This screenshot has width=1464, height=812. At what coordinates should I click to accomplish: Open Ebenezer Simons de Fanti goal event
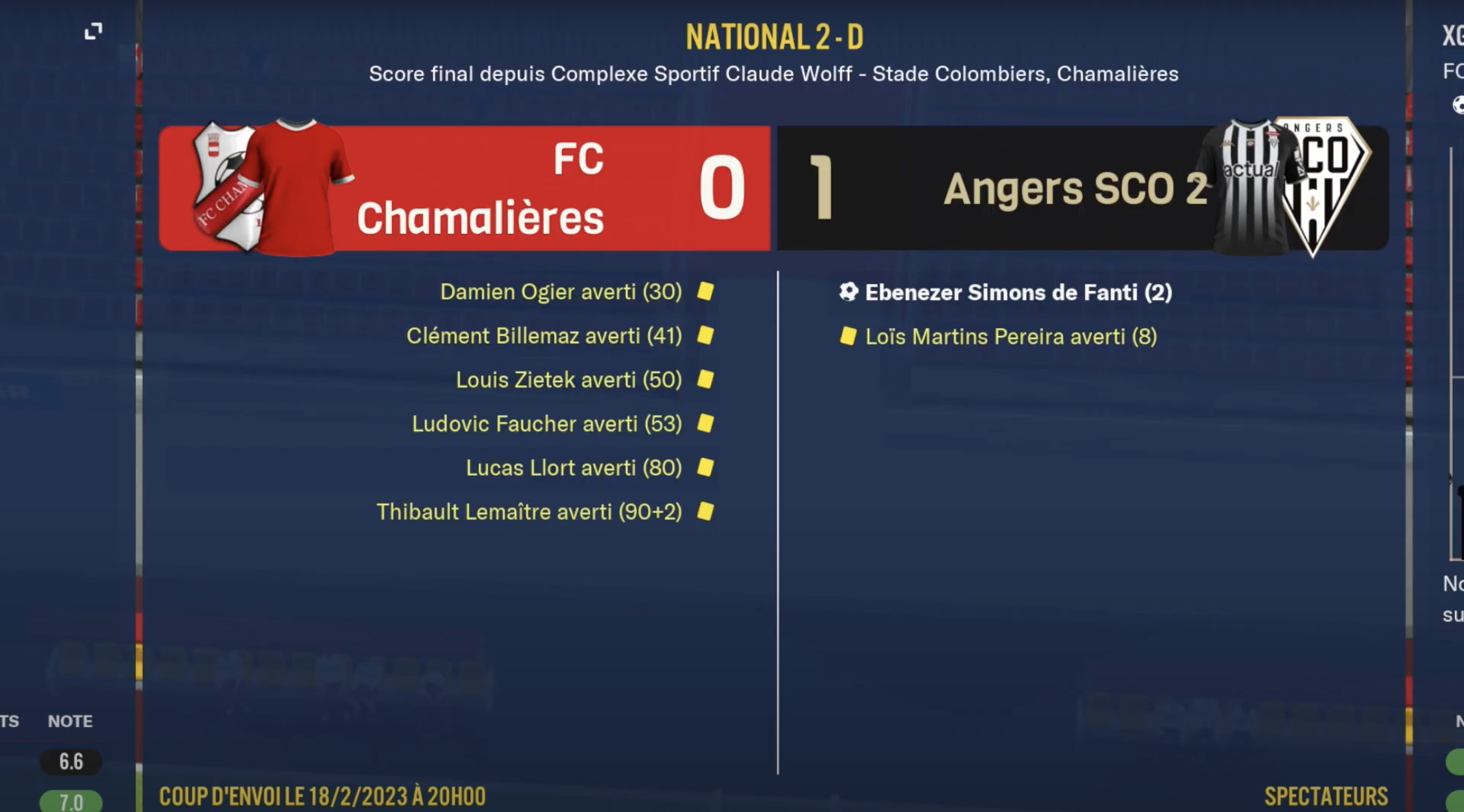pyautogui.click(x=1018, y=292)
